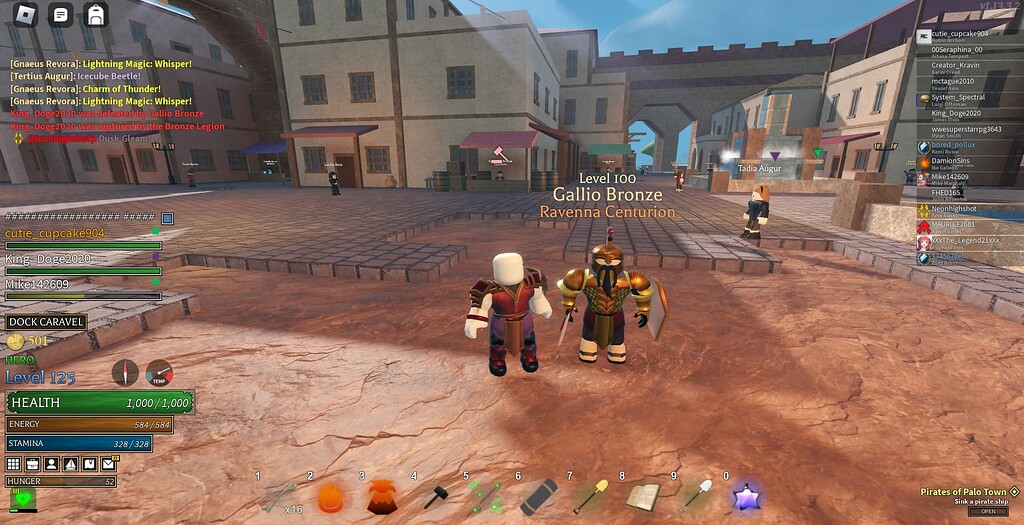Open the book in hotbar slot
1024x525 pixels.
641,496
